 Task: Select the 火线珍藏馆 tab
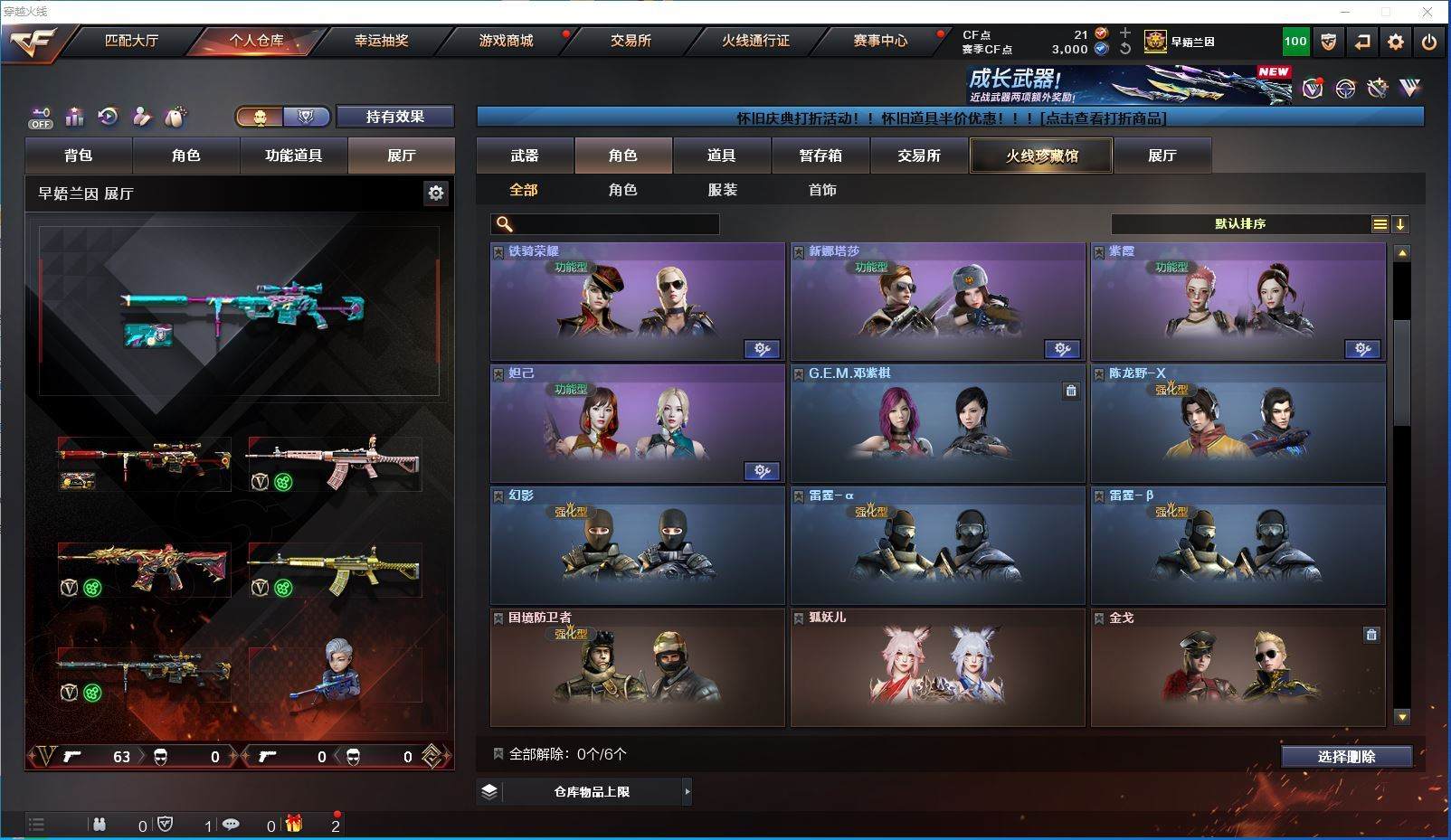1041,156
